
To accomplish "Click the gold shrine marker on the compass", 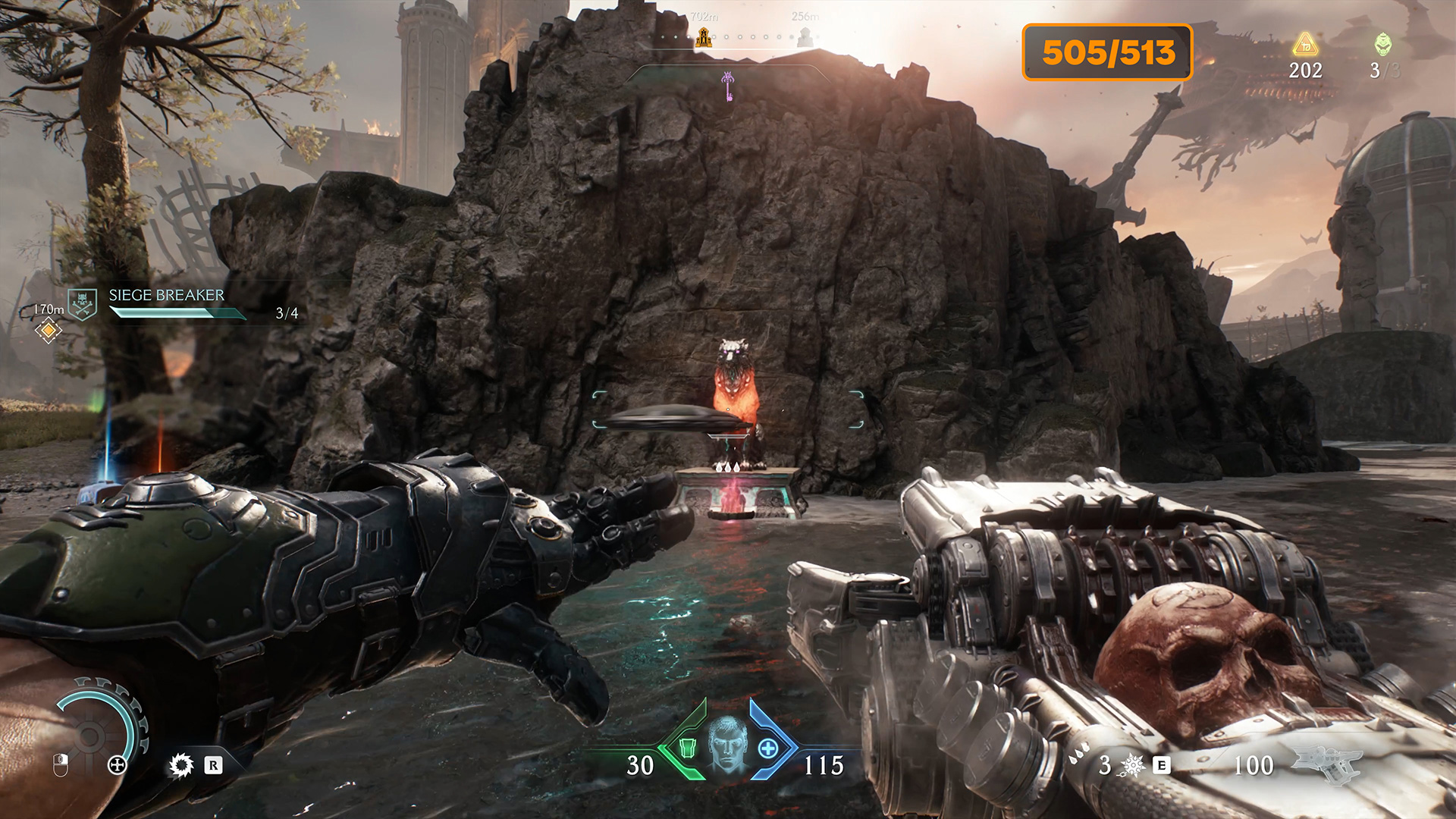I will (x=704, y=36).
